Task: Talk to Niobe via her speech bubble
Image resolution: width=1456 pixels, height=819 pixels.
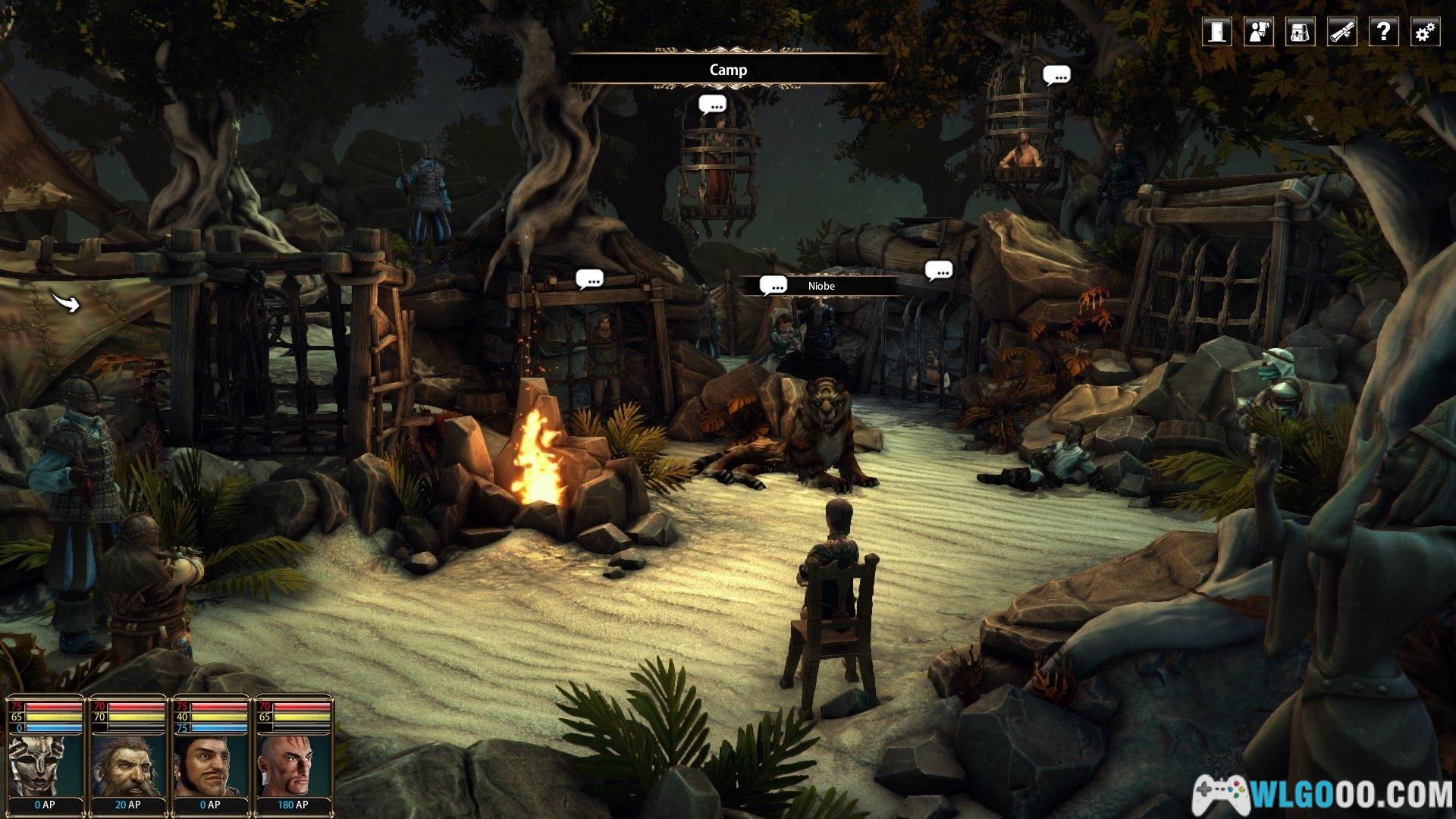Action: [x=773, y=286]
